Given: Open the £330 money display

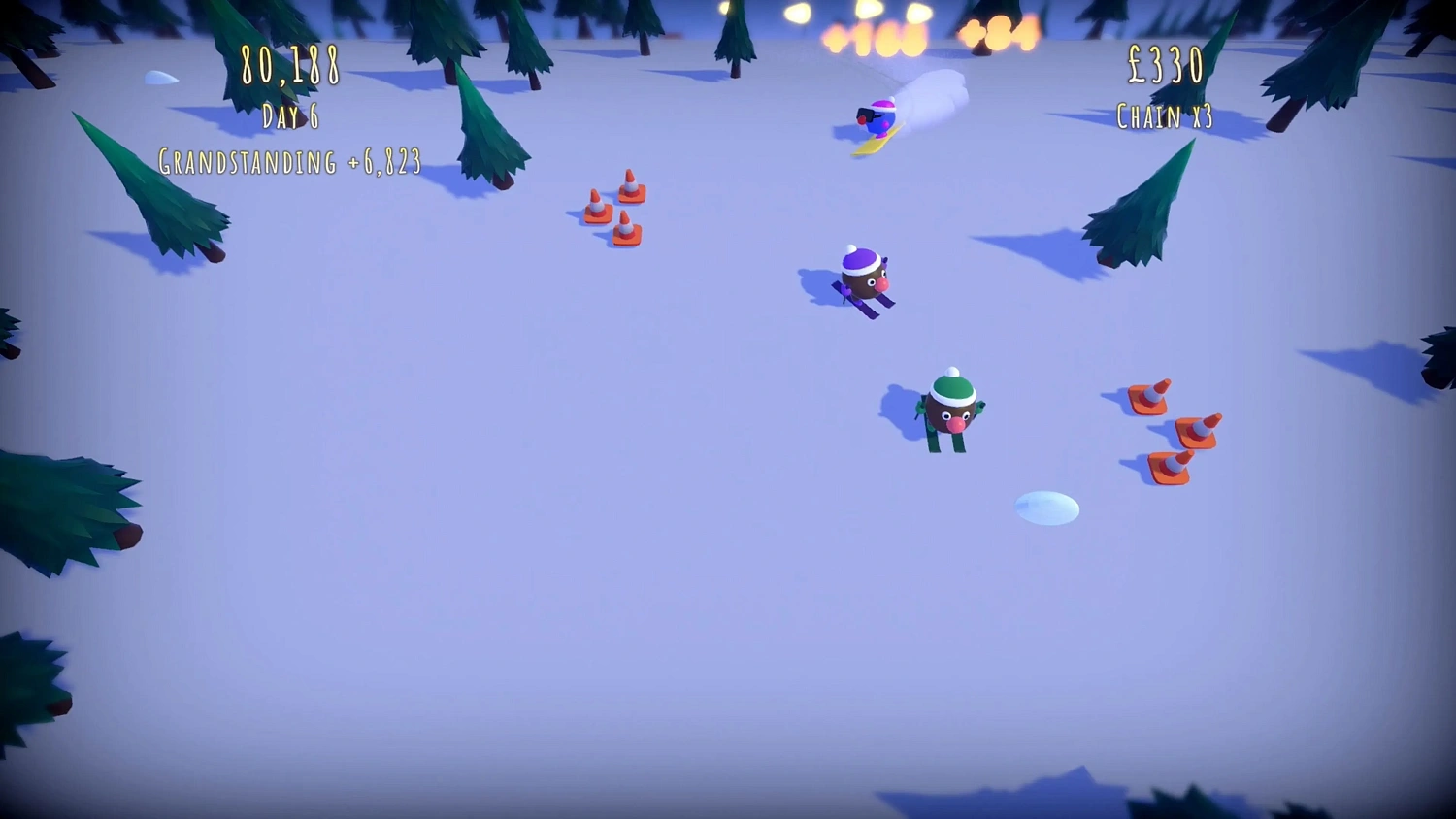Looking at the screenshot, I should [x=1167, y=64].
